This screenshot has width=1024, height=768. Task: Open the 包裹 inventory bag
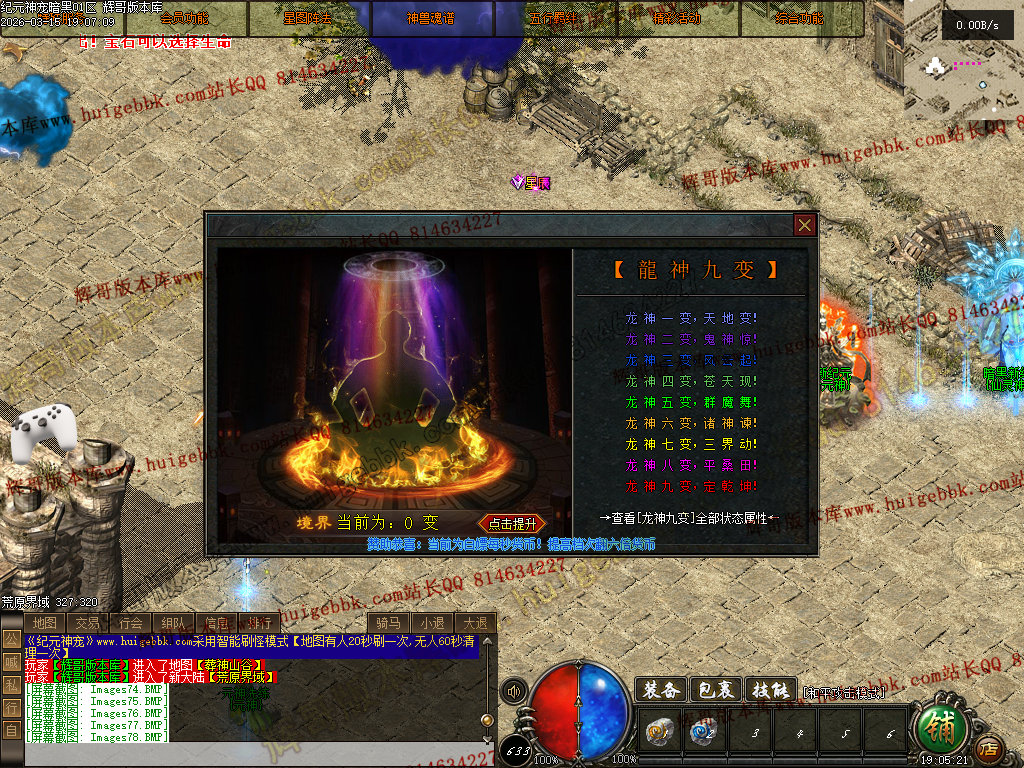point(716,690)
